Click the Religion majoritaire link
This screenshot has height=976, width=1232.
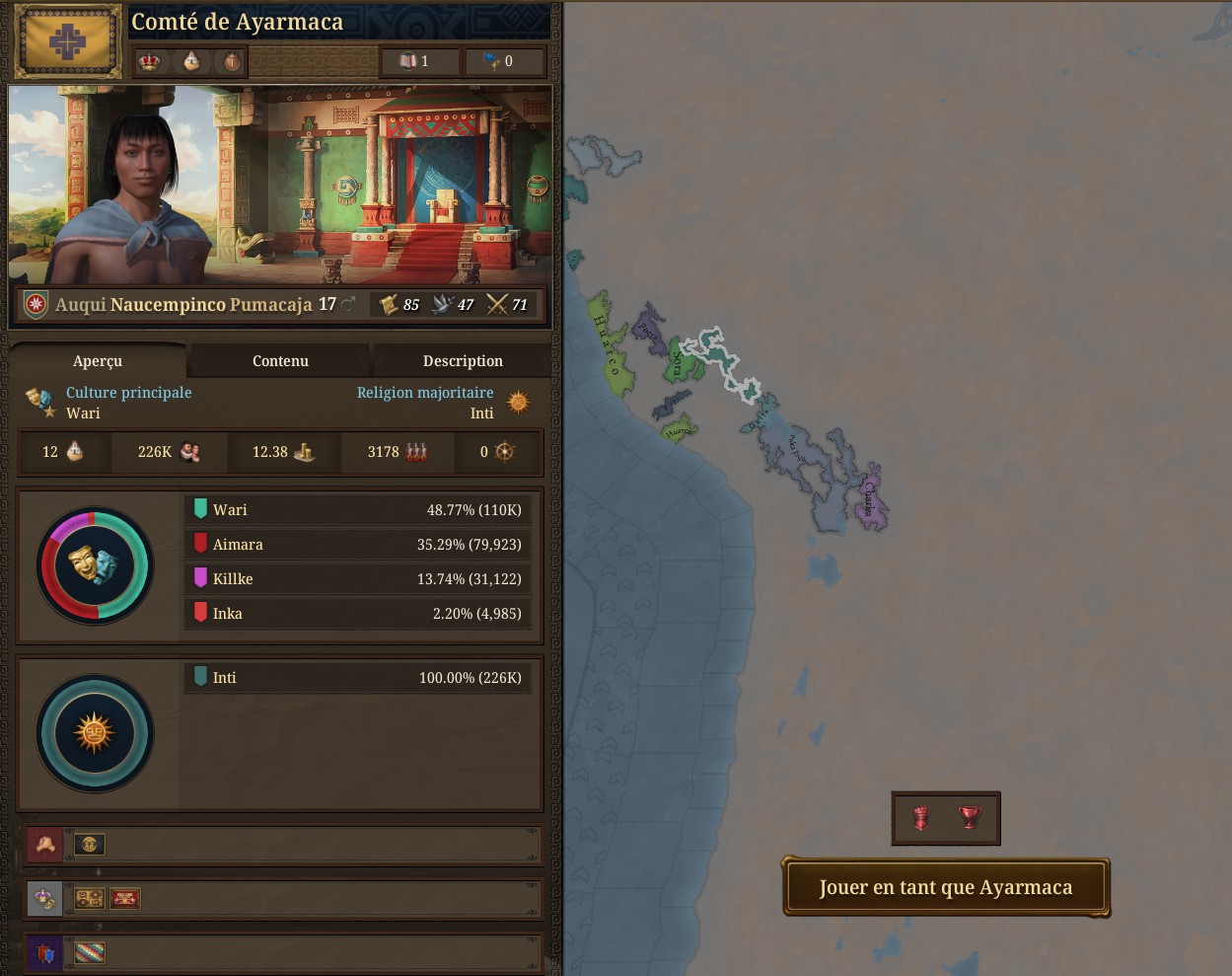click(425, 393)
